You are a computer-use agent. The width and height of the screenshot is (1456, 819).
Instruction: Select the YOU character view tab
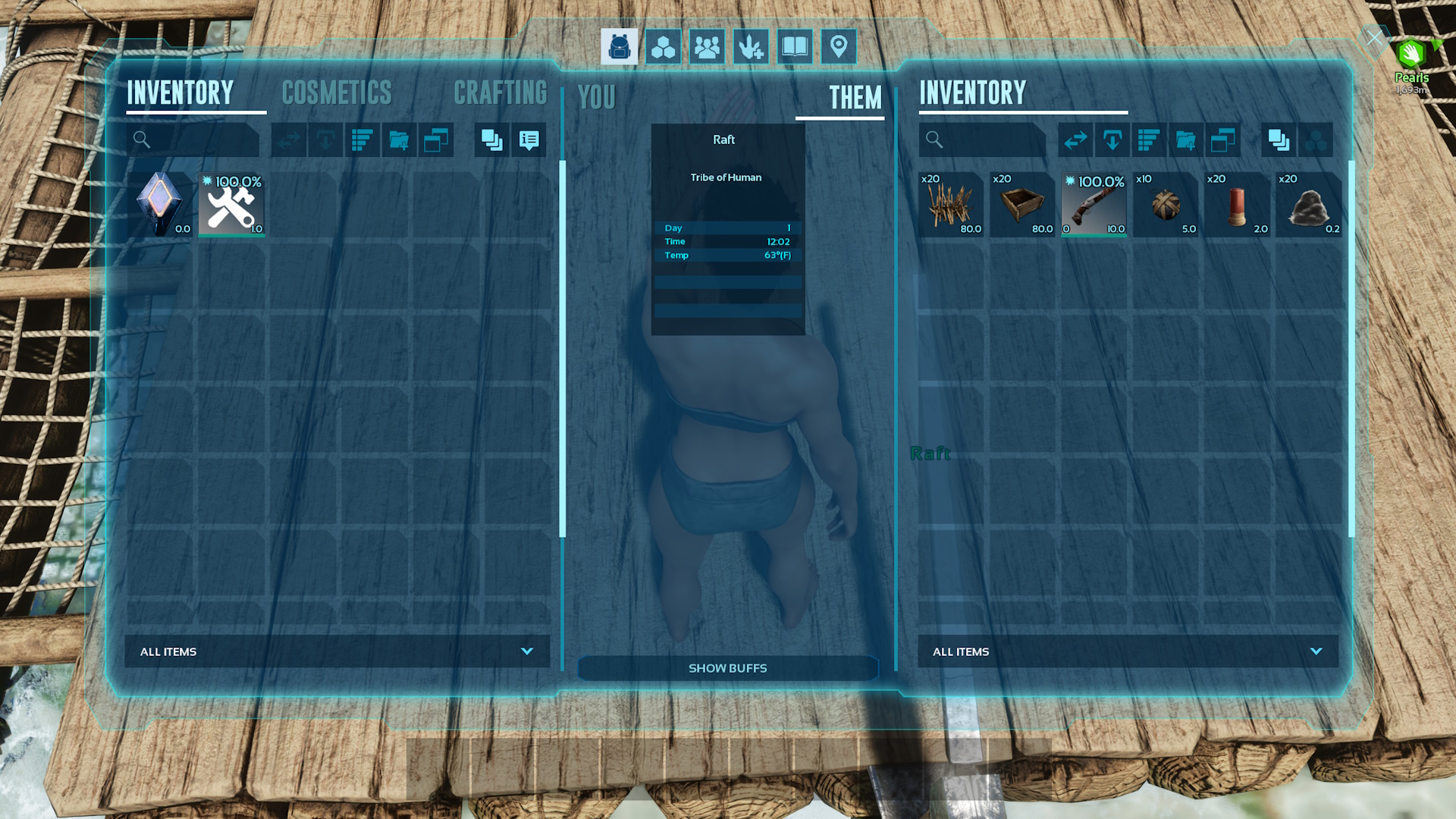[597, 98]
